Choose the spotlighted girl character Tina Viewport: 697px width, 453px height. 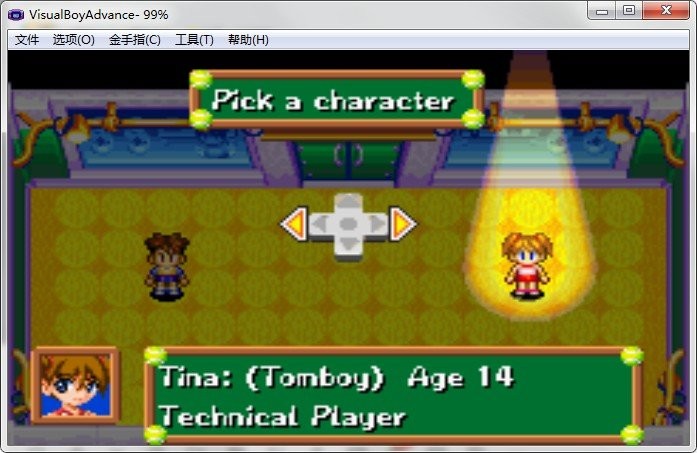[525, 265]
